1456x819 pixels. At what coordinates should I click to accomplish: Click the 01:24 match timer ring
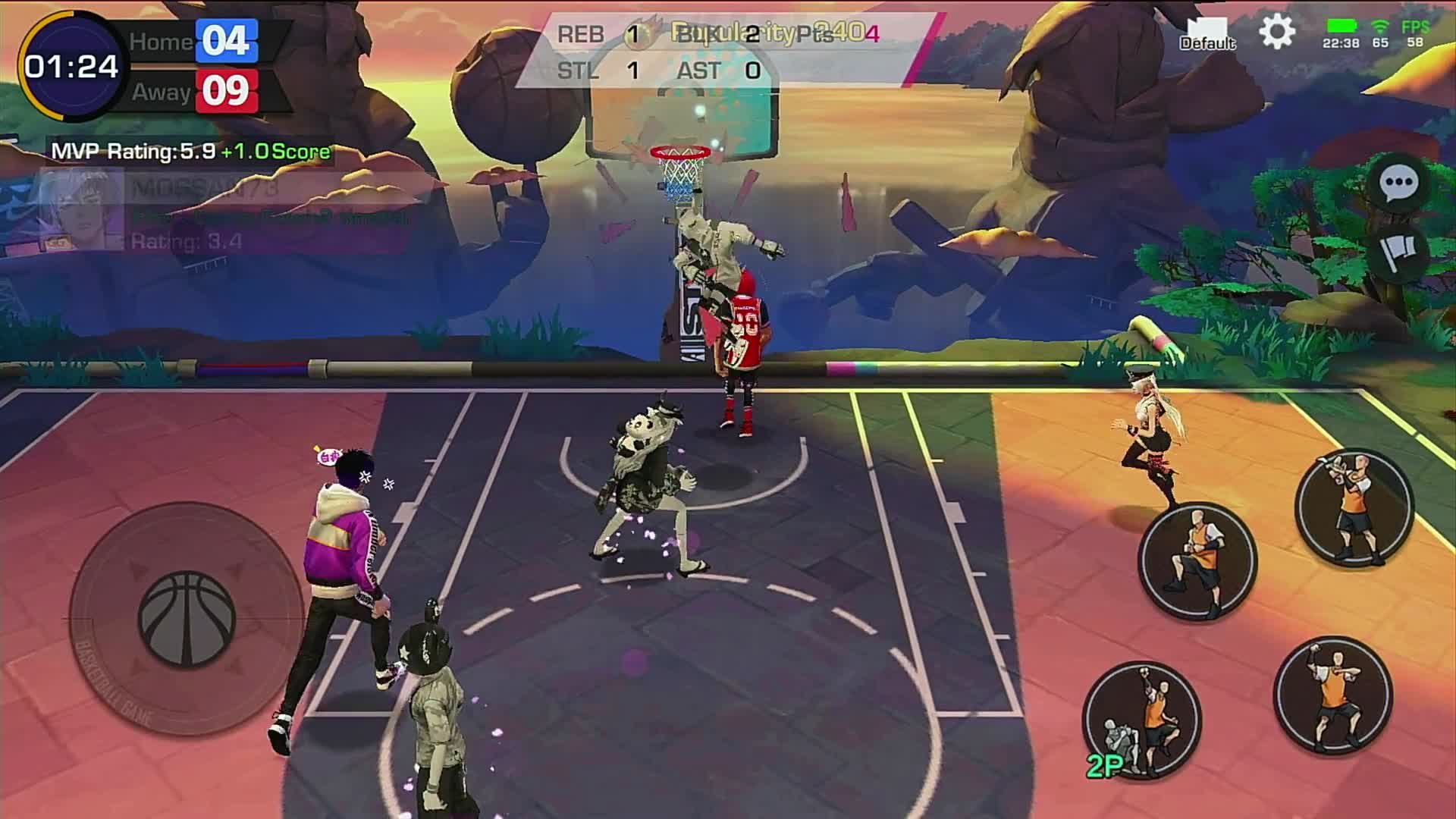[x=71, y=67]
